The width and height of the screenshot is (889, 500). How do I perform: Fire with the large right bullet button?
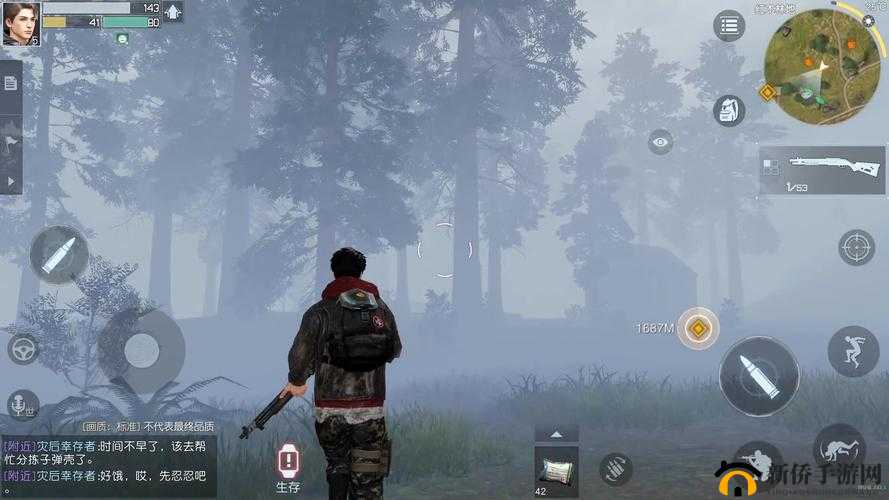point(759,376)
